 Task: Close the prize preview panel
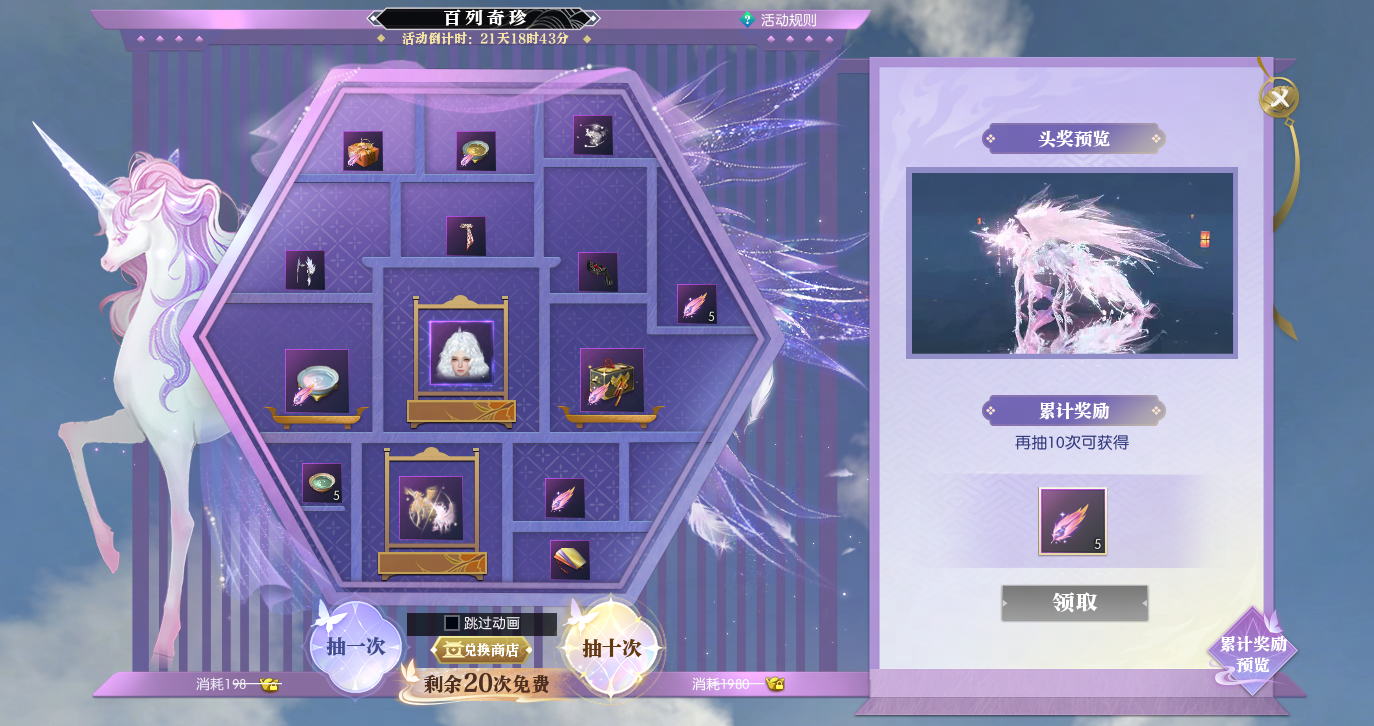[1278, 98]
